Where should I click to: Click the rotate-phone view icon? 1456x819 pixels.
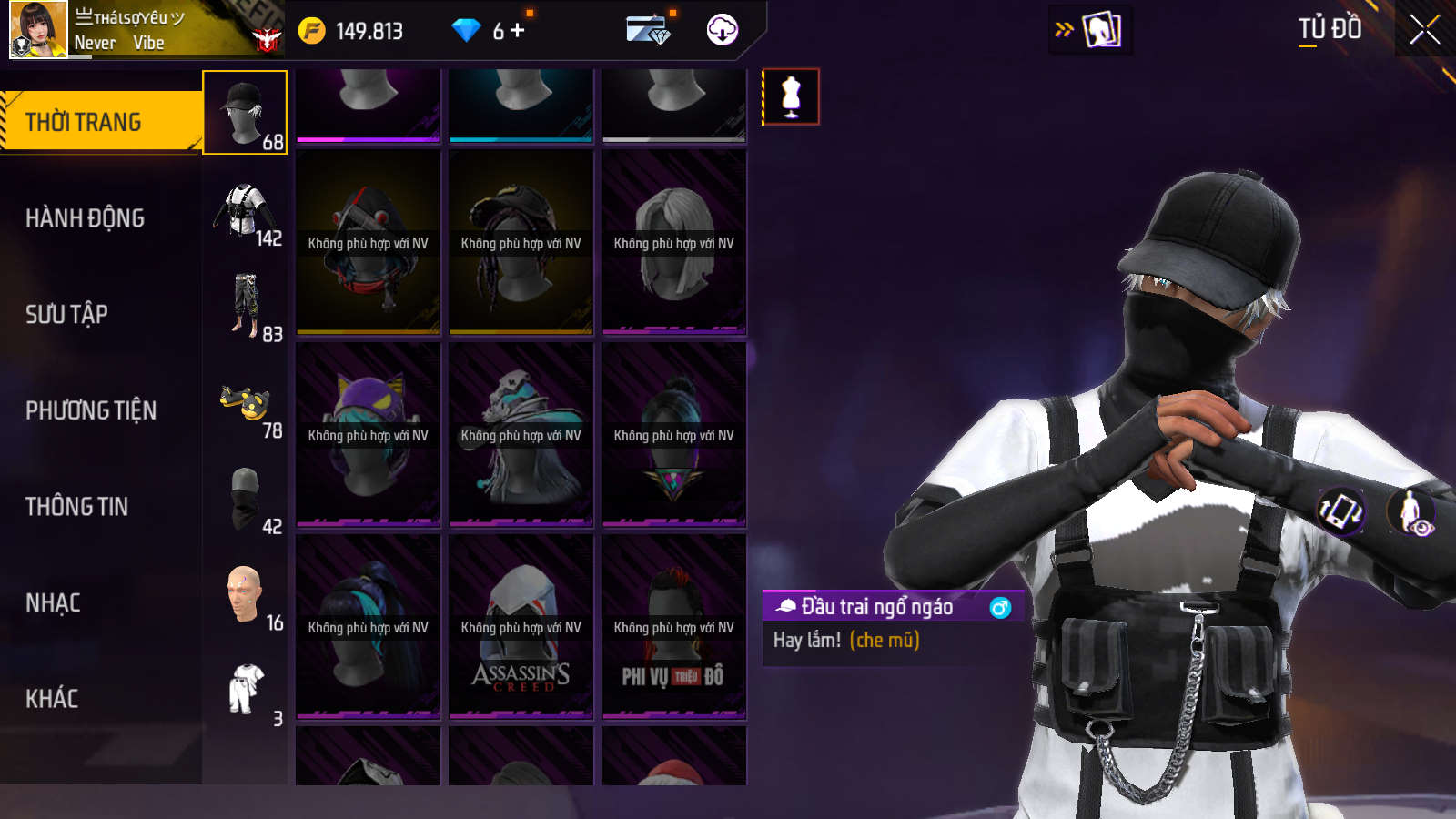pyautogui.click(x=1340, y=511)
